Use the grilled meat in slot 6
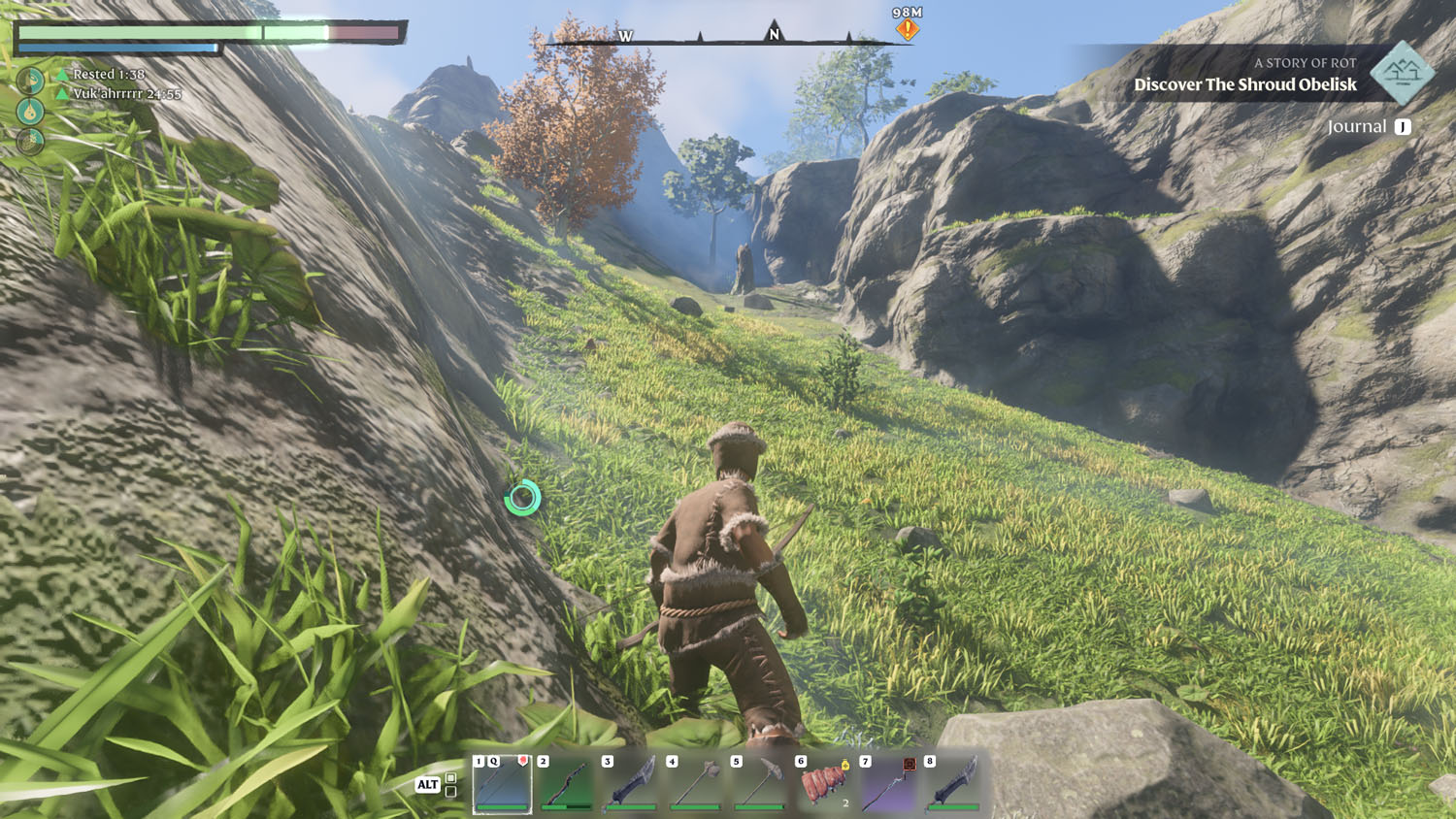The width and height of the screenshot is (1456, 819). point(824,784)
